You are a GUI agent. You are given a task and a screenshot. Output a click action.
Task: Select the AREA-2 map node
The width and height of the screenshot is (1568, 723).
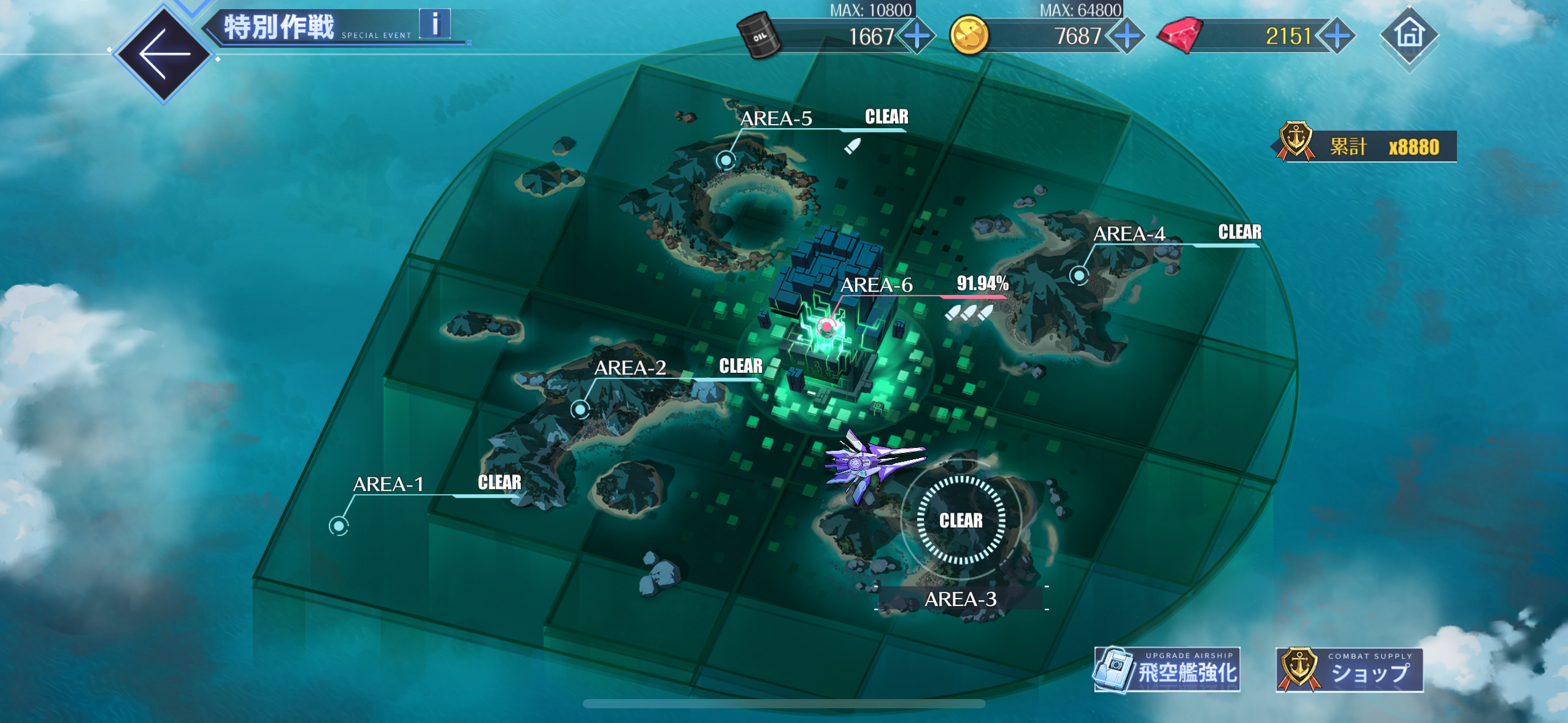point(580,408)
